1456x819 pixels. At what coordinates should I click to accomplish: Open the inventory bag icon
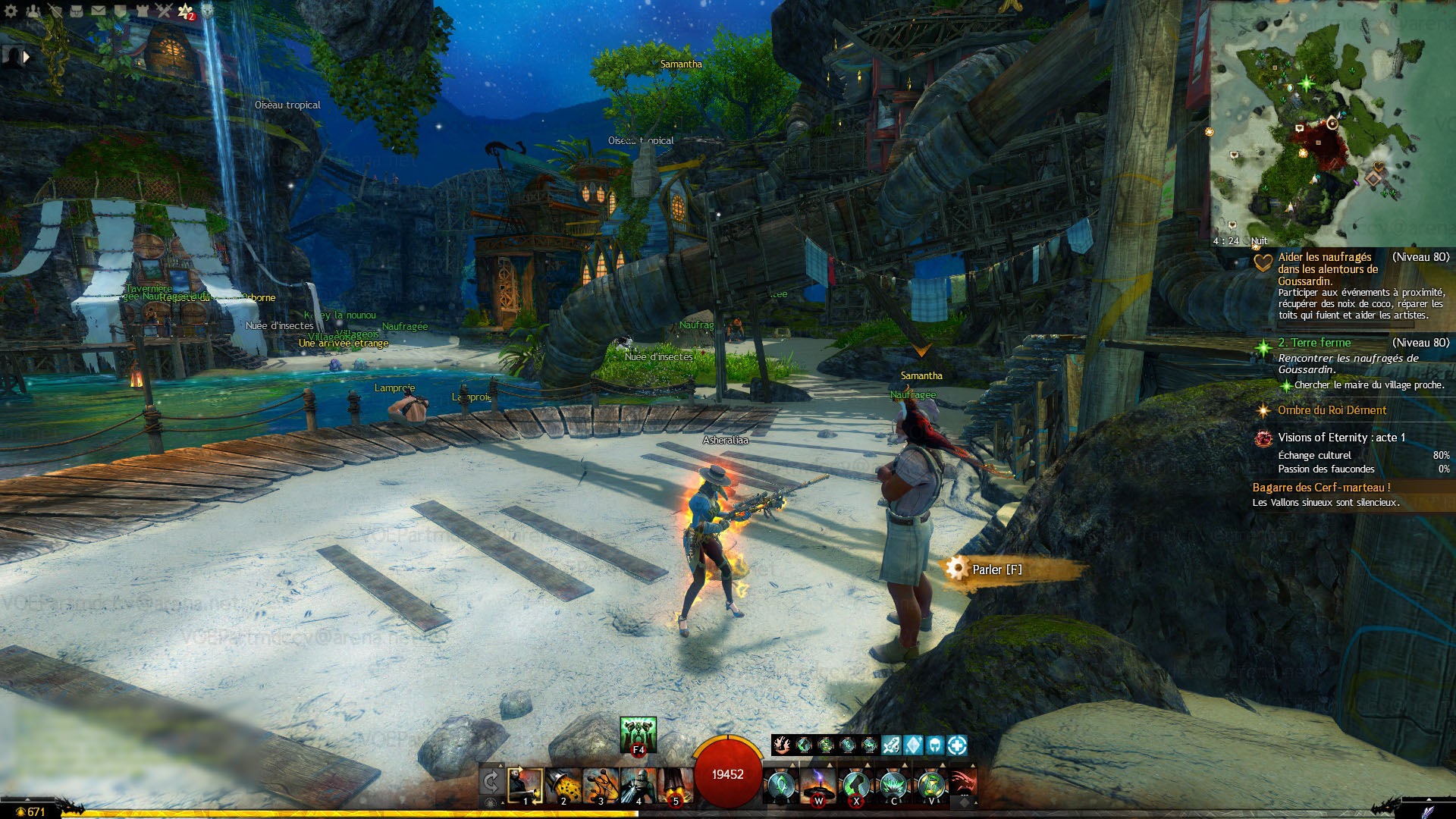(77, 11)
